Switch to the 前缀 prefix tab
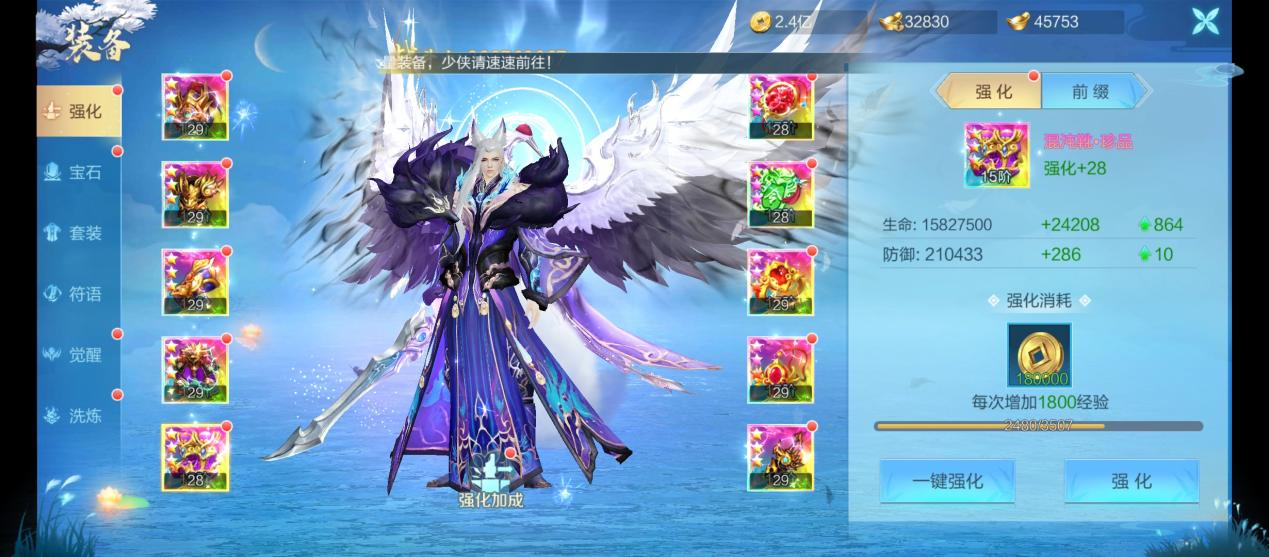Image resolution: width=1269 pixels, height=557 pixels. pos(1090,92)
